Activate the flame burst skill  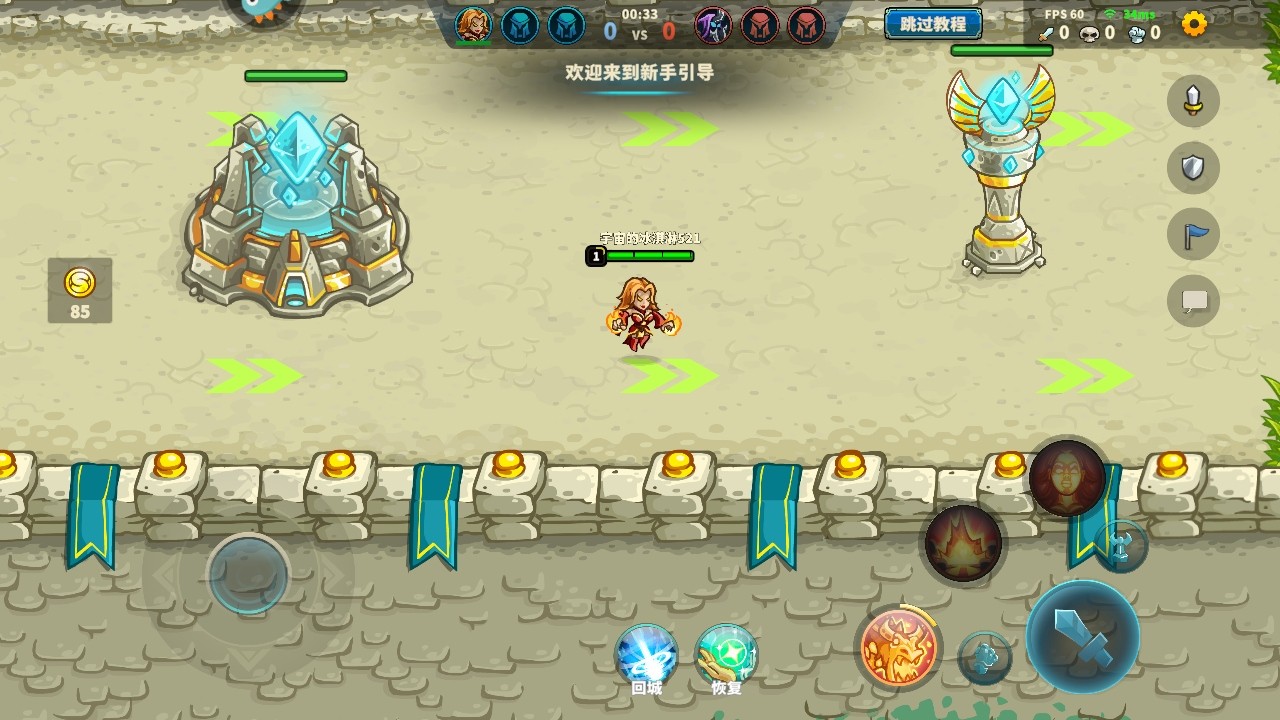(963, 544)
